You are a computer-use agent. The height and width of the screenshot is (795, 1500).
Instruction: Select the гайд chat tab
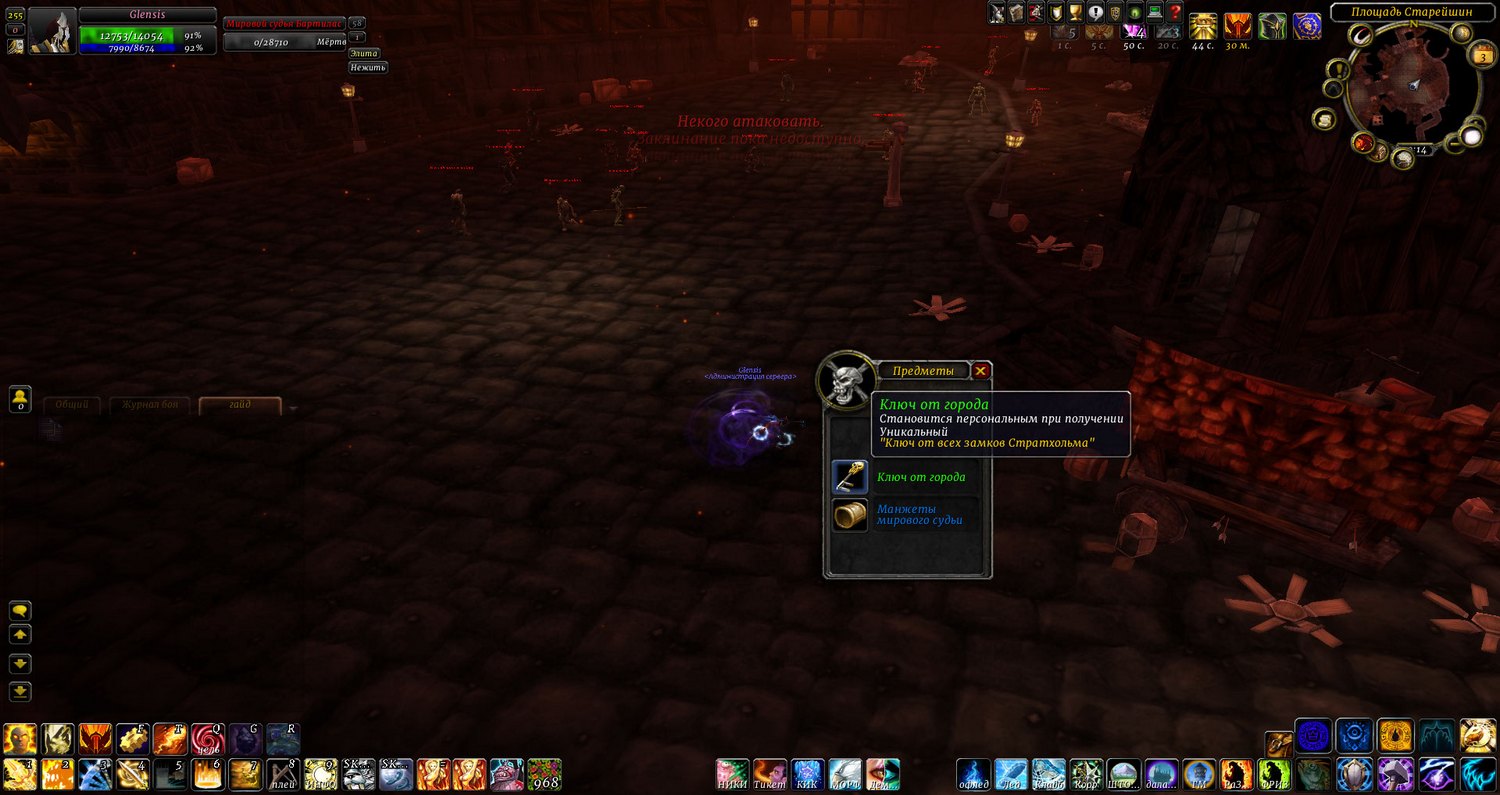[x=240, y=405]
